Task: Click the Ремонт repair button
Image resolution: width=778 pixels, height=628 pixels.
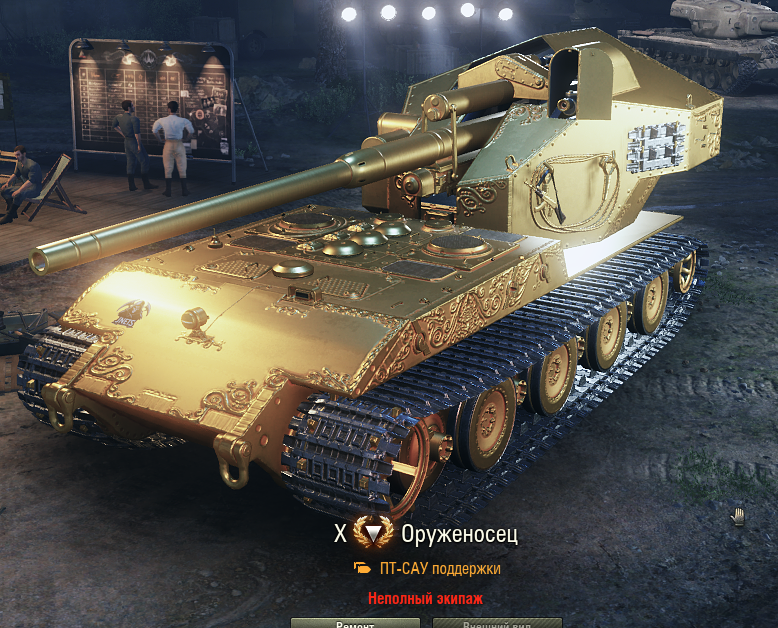Action: pyautogui.click(x=355, y=623)
